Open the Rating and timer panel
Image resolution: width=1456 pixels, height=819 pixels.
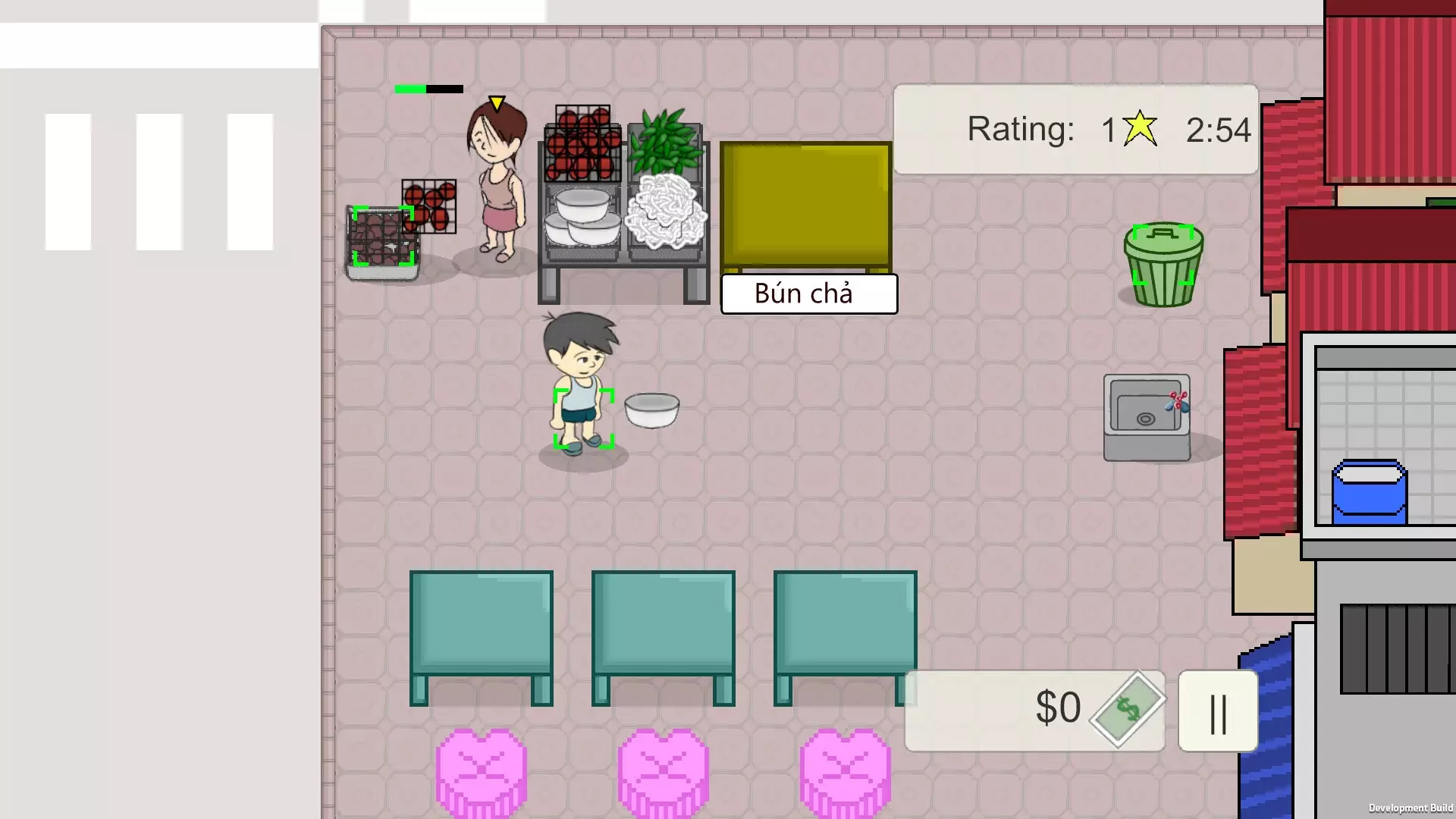[x=1075, y=129]
